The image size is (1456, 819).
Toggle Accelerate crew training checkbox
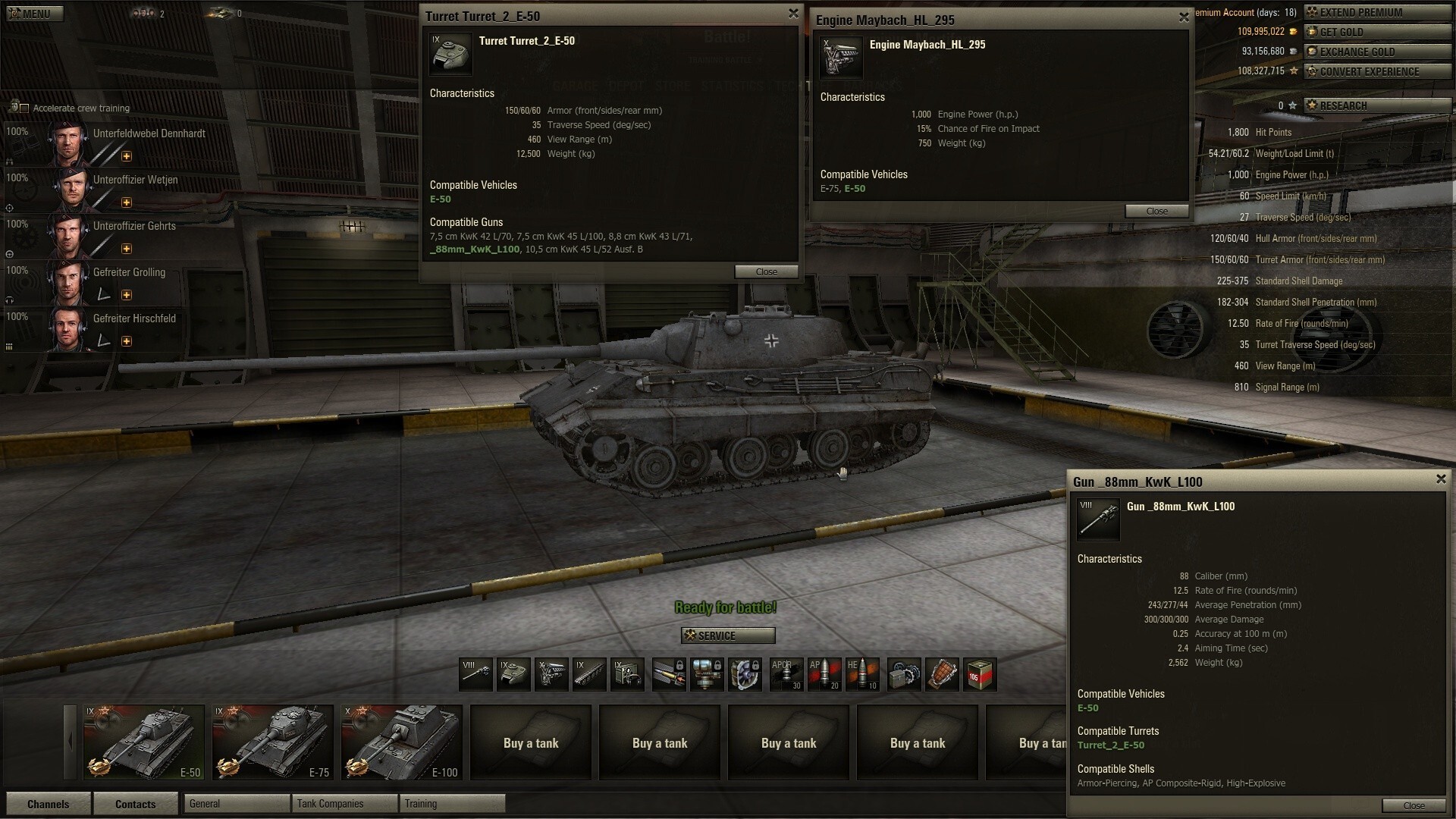[24, 108]
